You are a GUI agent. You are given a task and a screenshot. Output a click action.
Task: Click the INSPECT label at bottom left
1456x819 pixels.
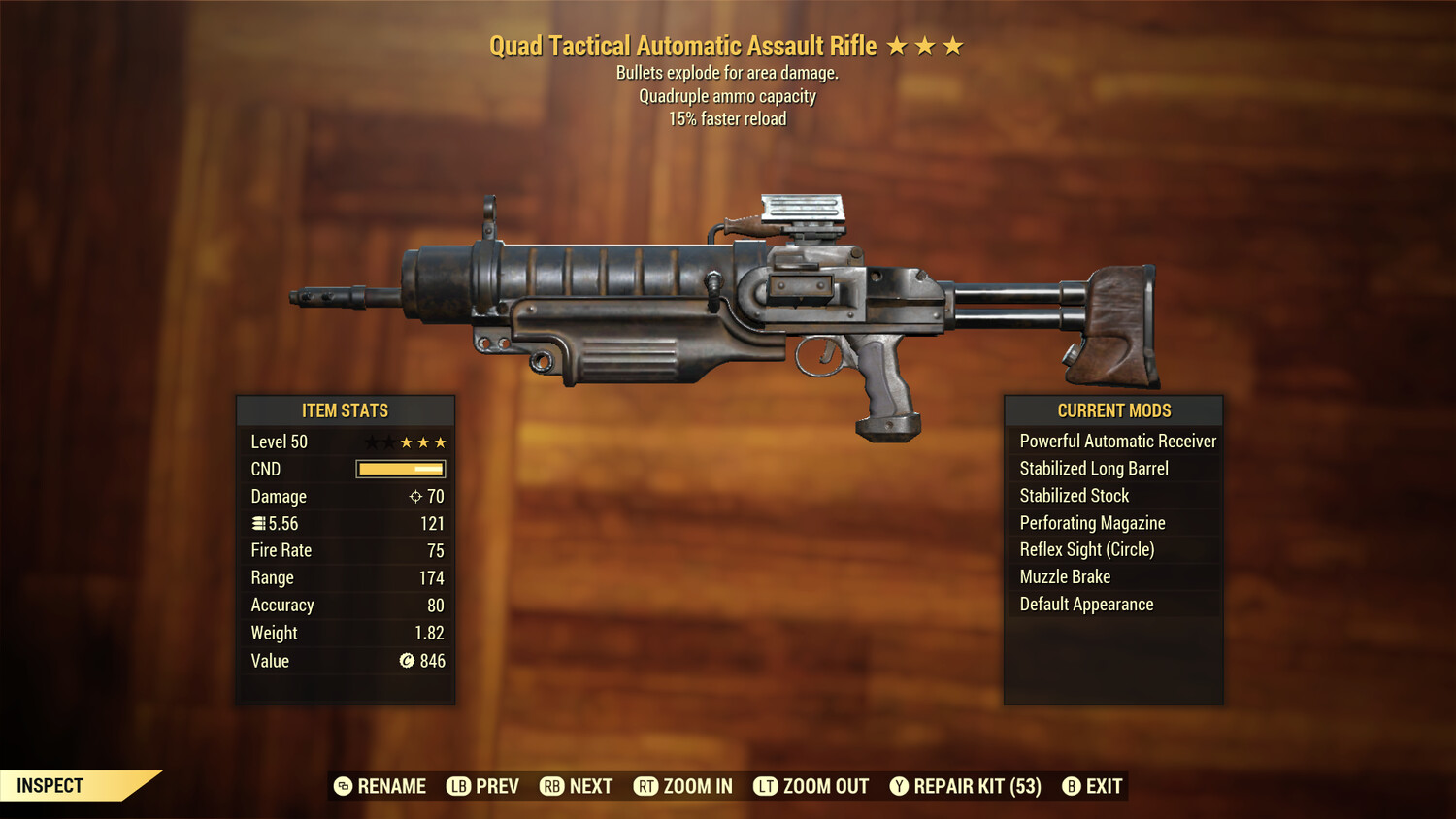[50, 785]
